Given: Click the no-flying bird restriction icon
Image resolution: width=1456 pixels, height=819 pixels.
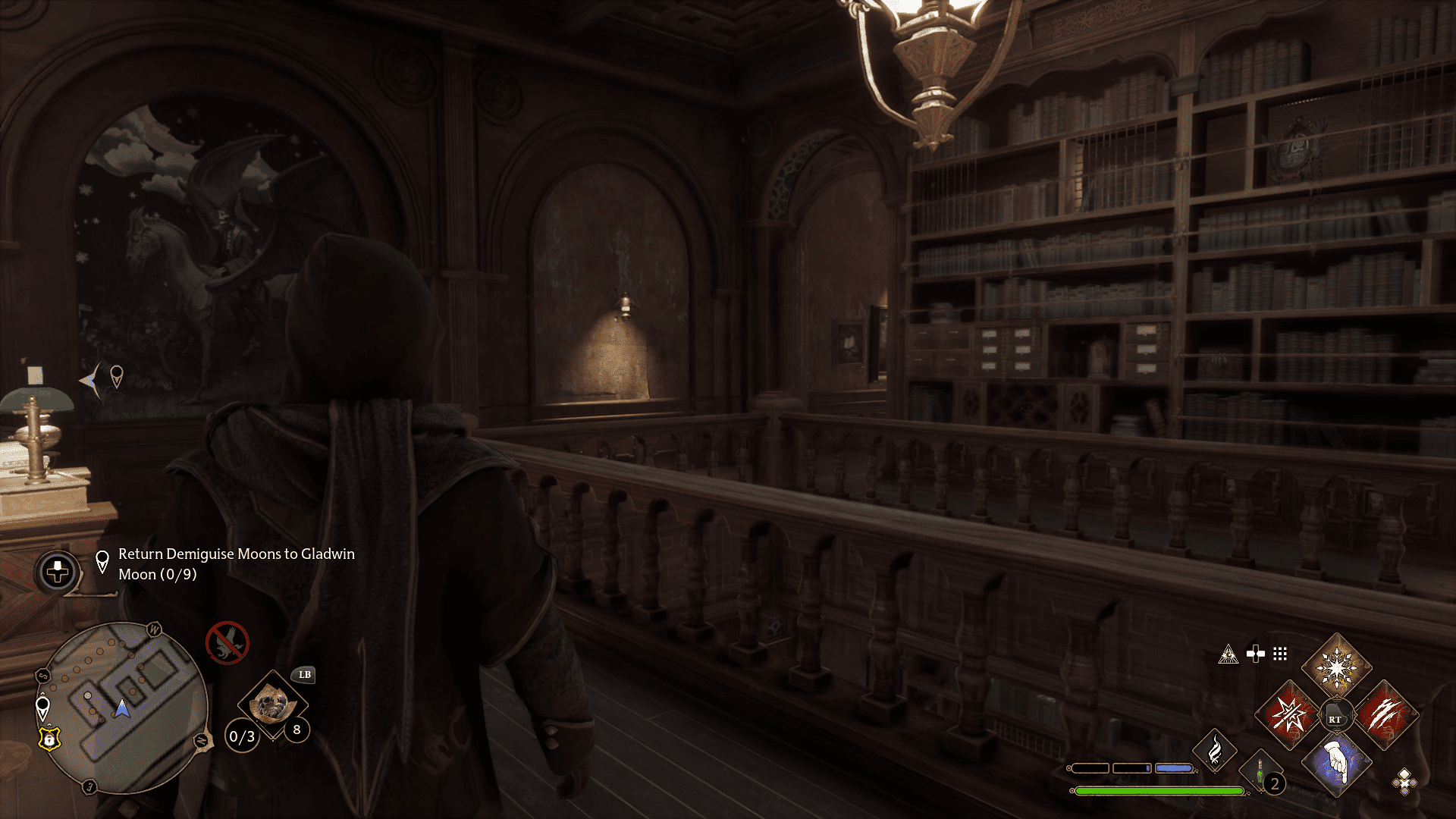Looking at the screenshot, I should click(x=227, y=643).
